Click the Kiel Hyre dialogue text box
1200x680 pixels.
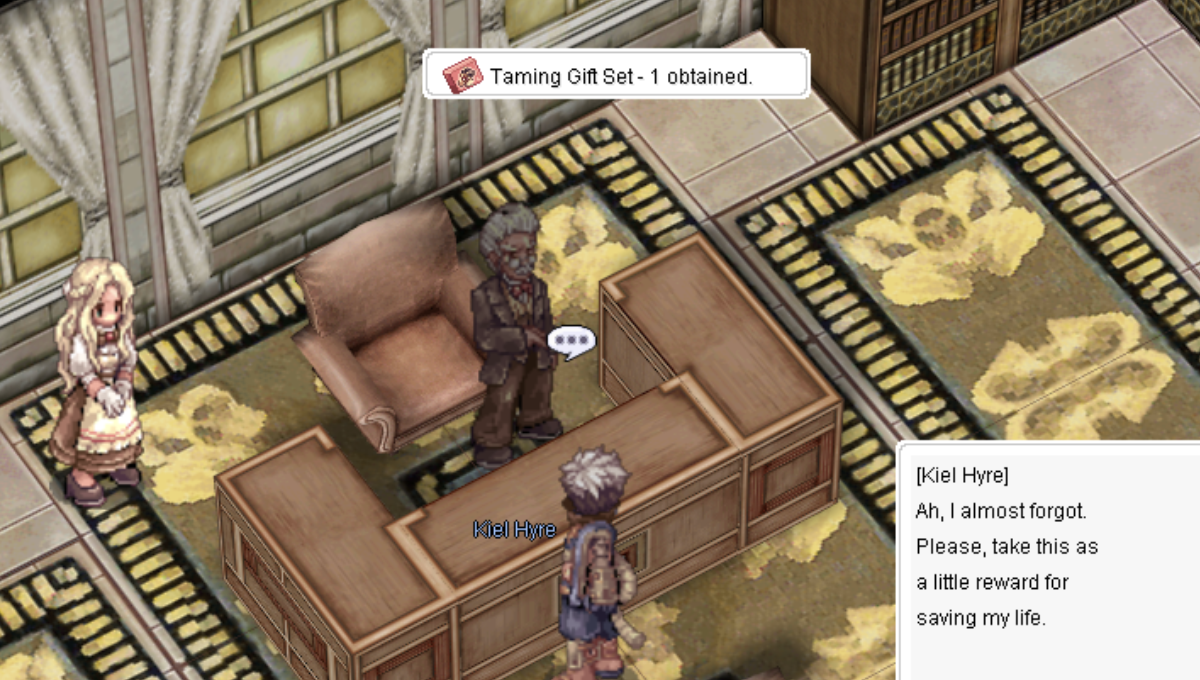[x=1048, y=560]
